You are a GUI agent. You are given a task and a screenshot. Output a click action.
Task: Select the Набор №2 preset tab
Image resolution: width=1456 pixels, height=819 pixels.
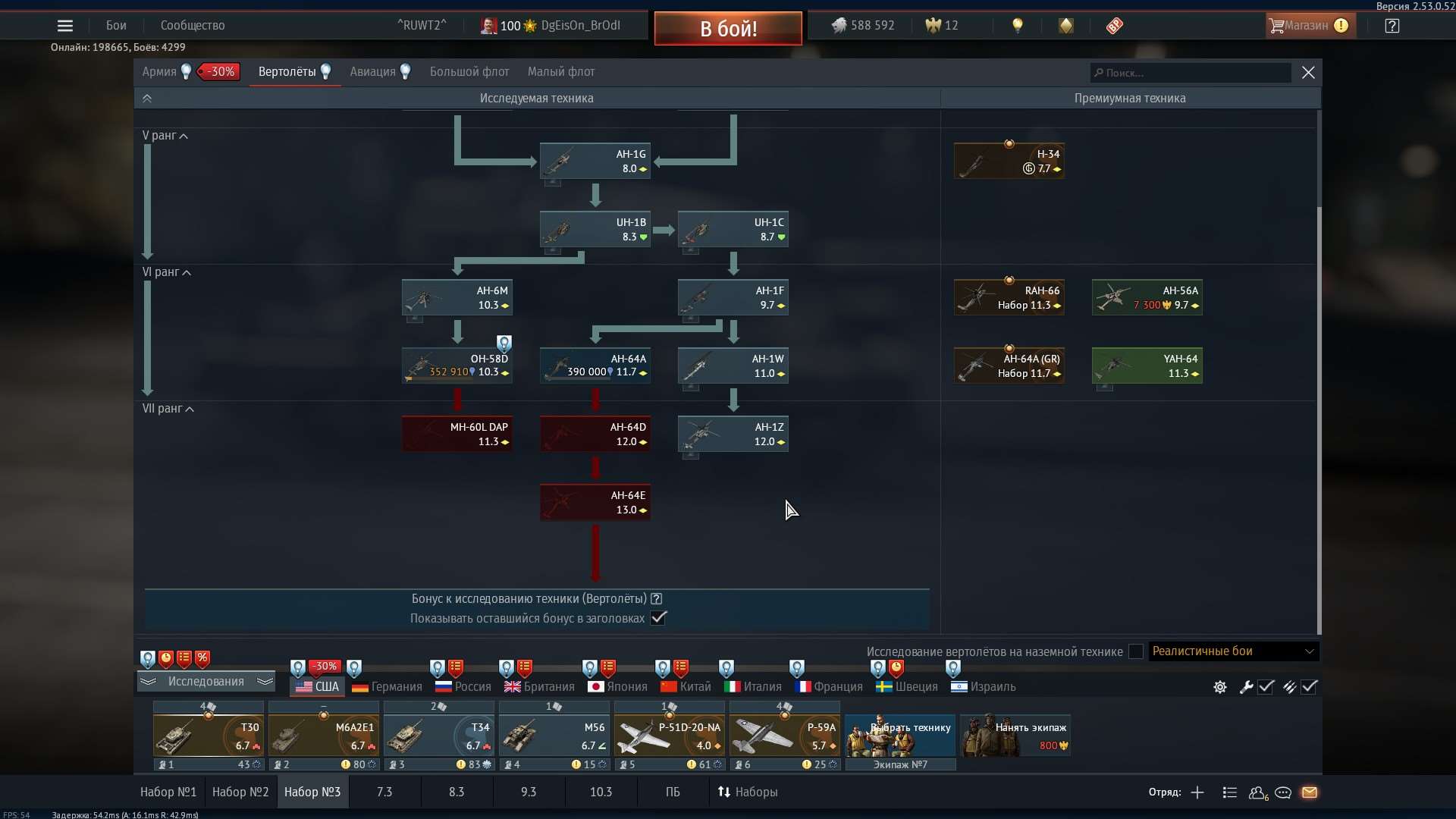click(240, 792)
